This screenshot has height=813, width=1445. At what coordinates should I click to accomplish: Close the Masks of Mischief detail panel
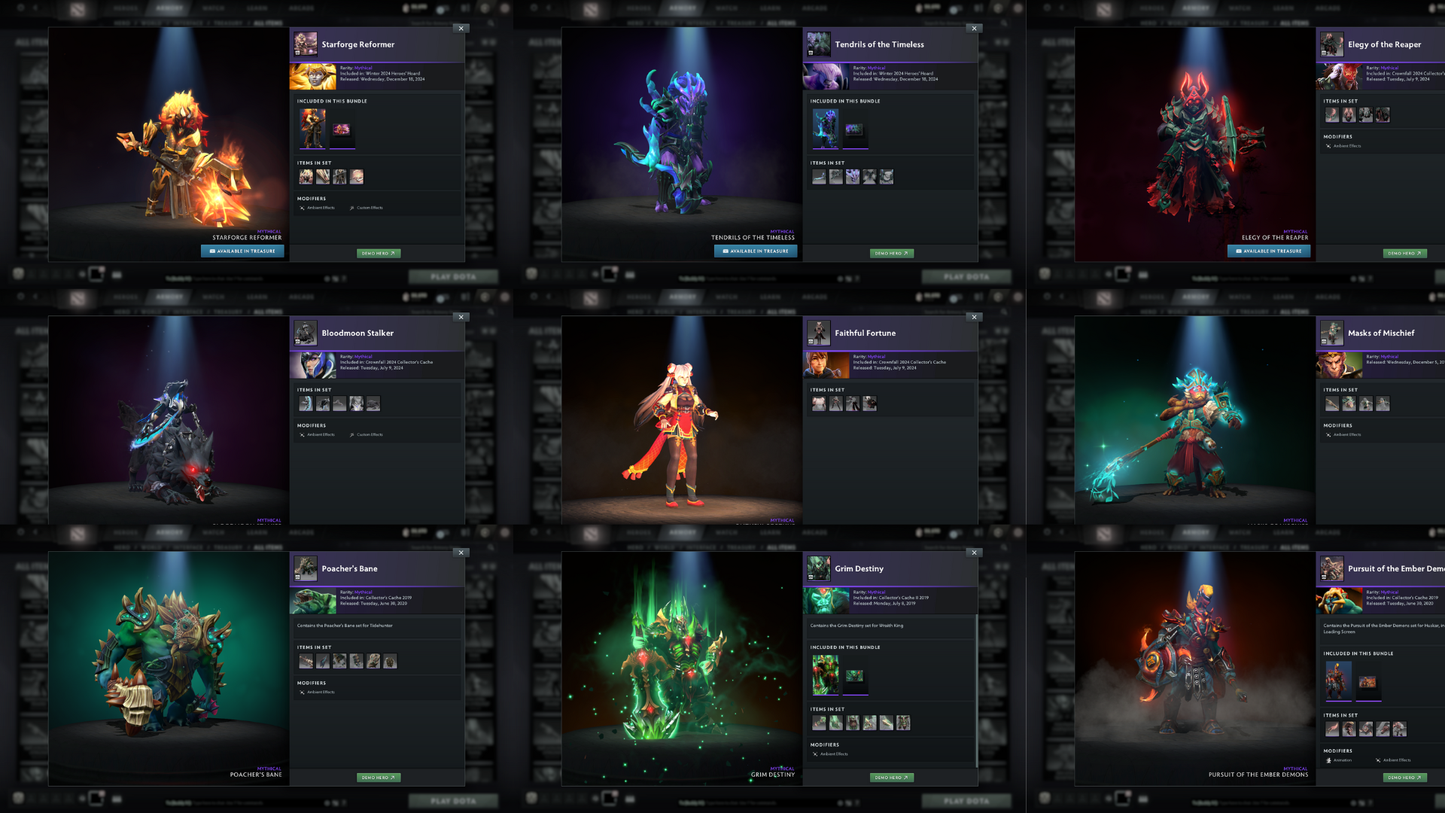tap(1442, 318)
